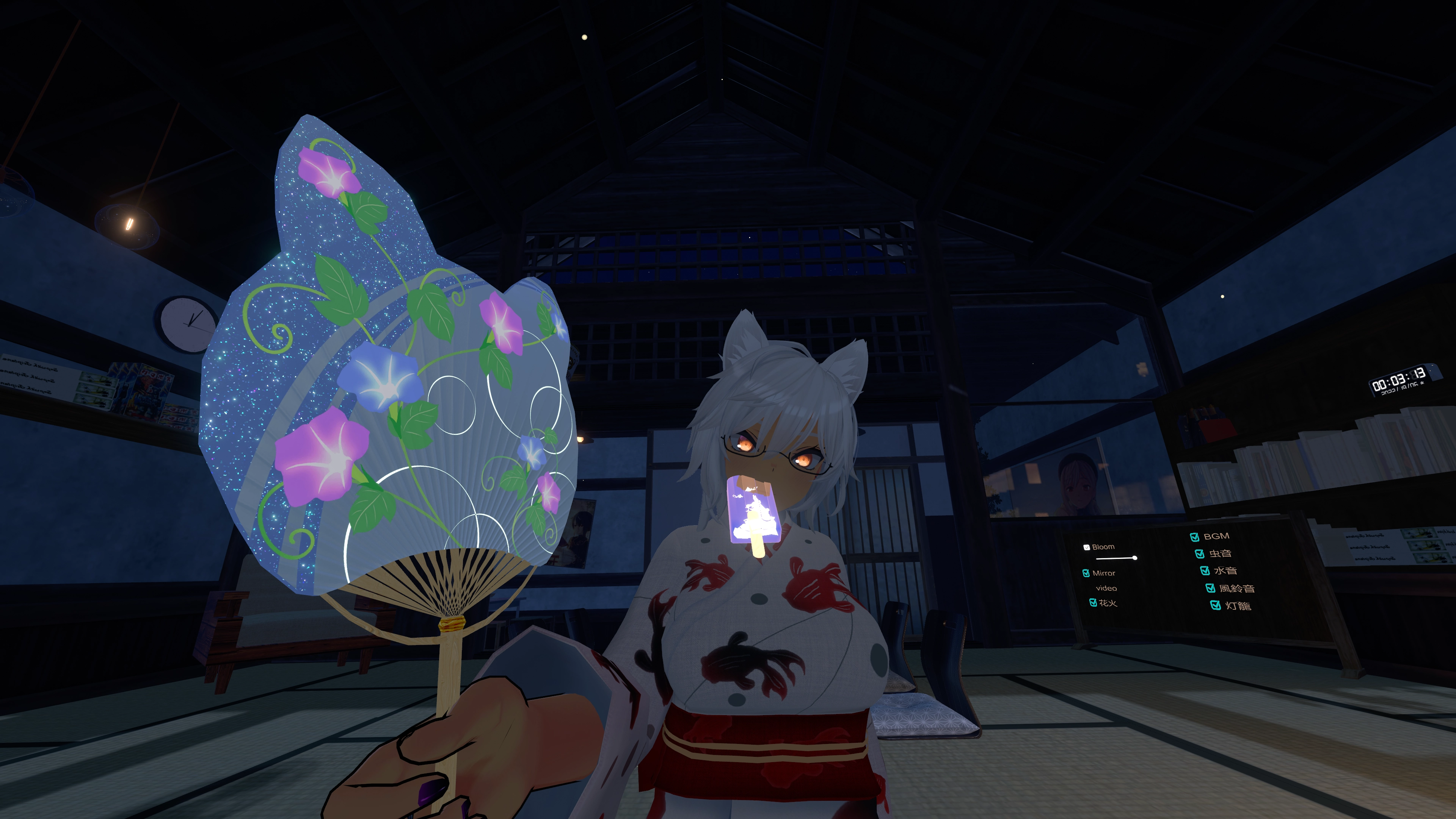Select the video option
Screen dimensions: 1456x819
point(1106,588)
